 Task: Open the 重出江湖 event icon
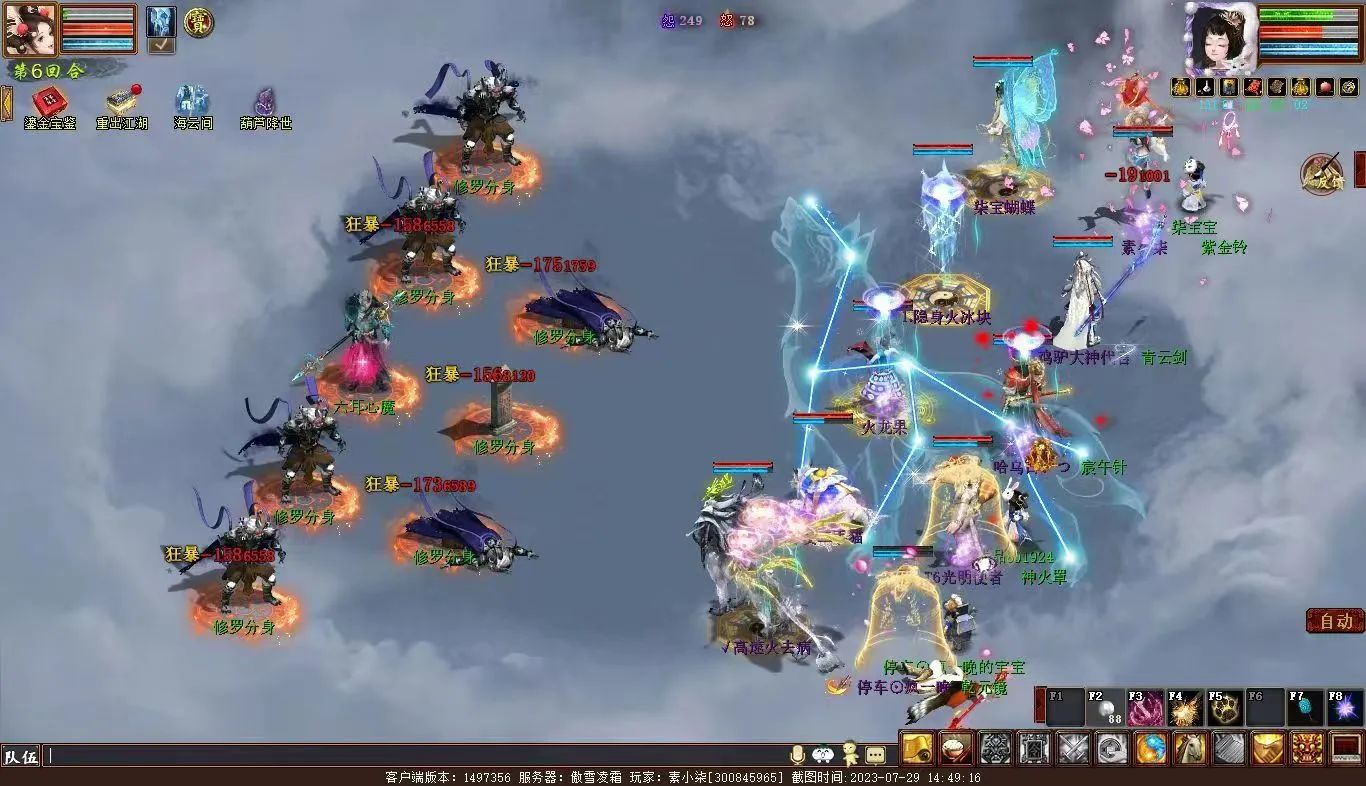point(122,102)
